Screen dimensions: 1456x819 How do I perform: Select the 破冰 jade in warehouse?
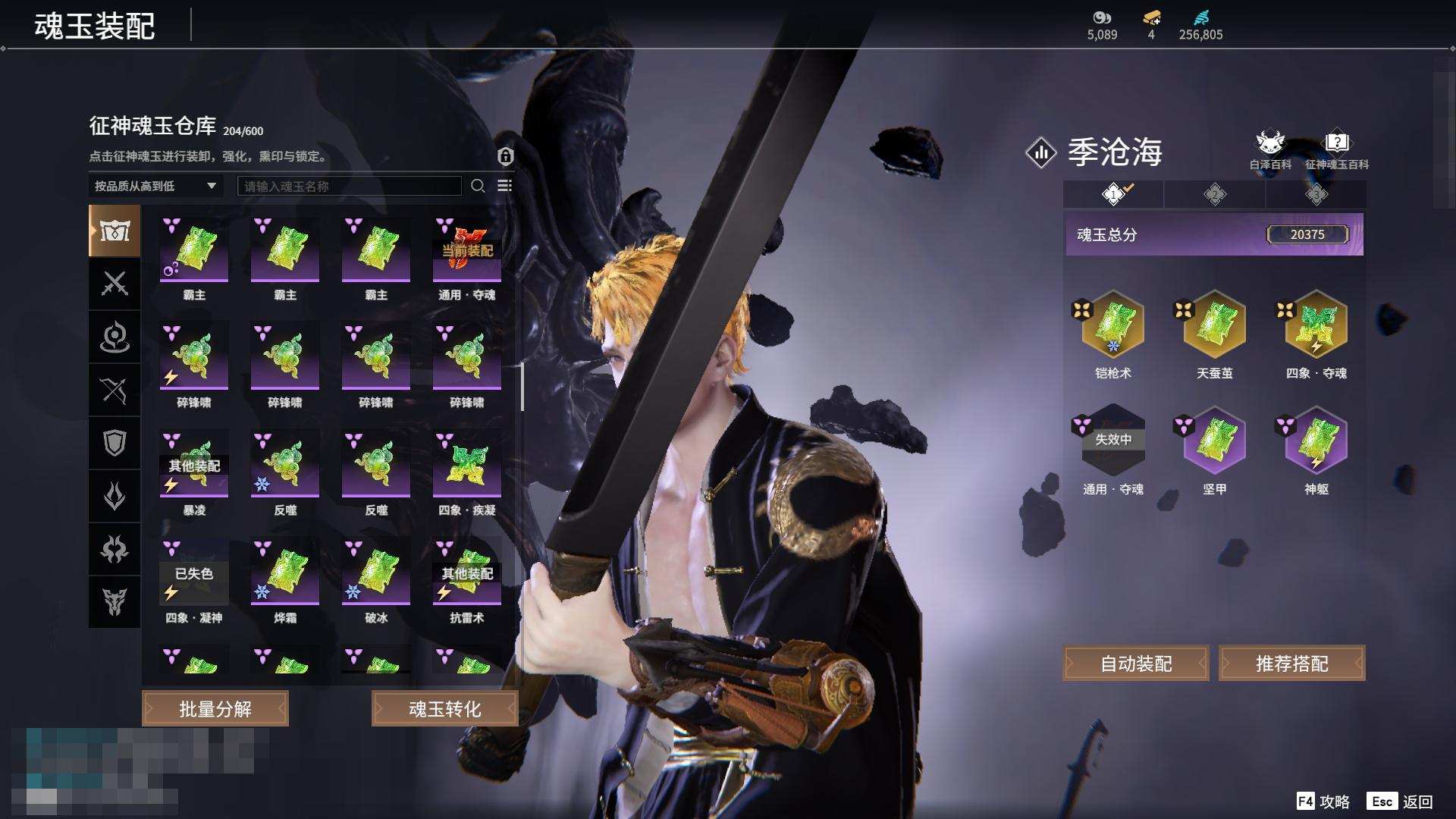(x=376, y=572)
